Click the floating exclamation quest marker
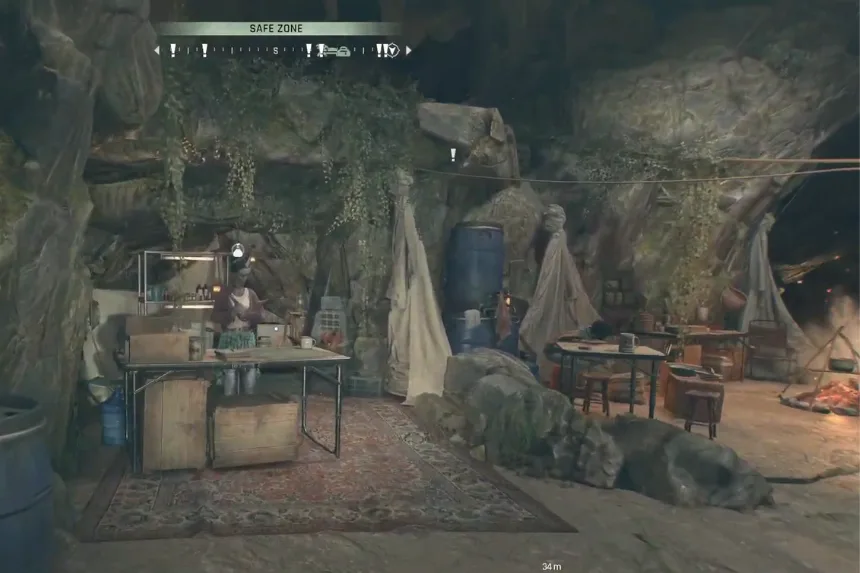The width and height of the screenshot is (860, 573). pyautogui.click(x=452, y=155)
